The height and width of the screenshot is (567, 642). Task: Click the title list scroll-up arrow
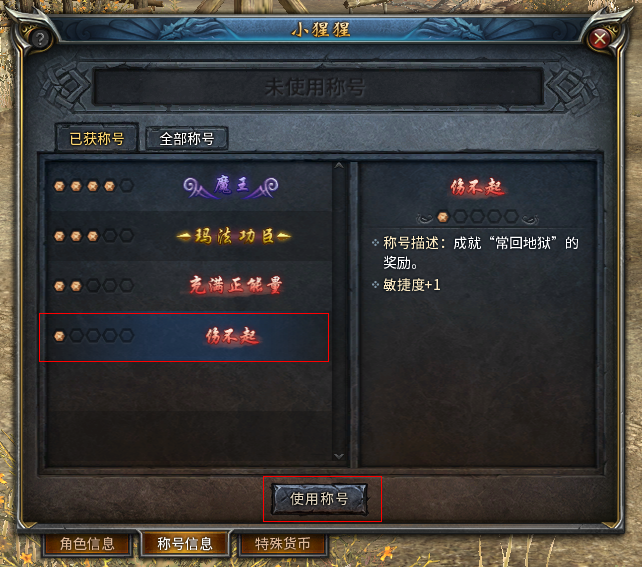coord(338,167)
